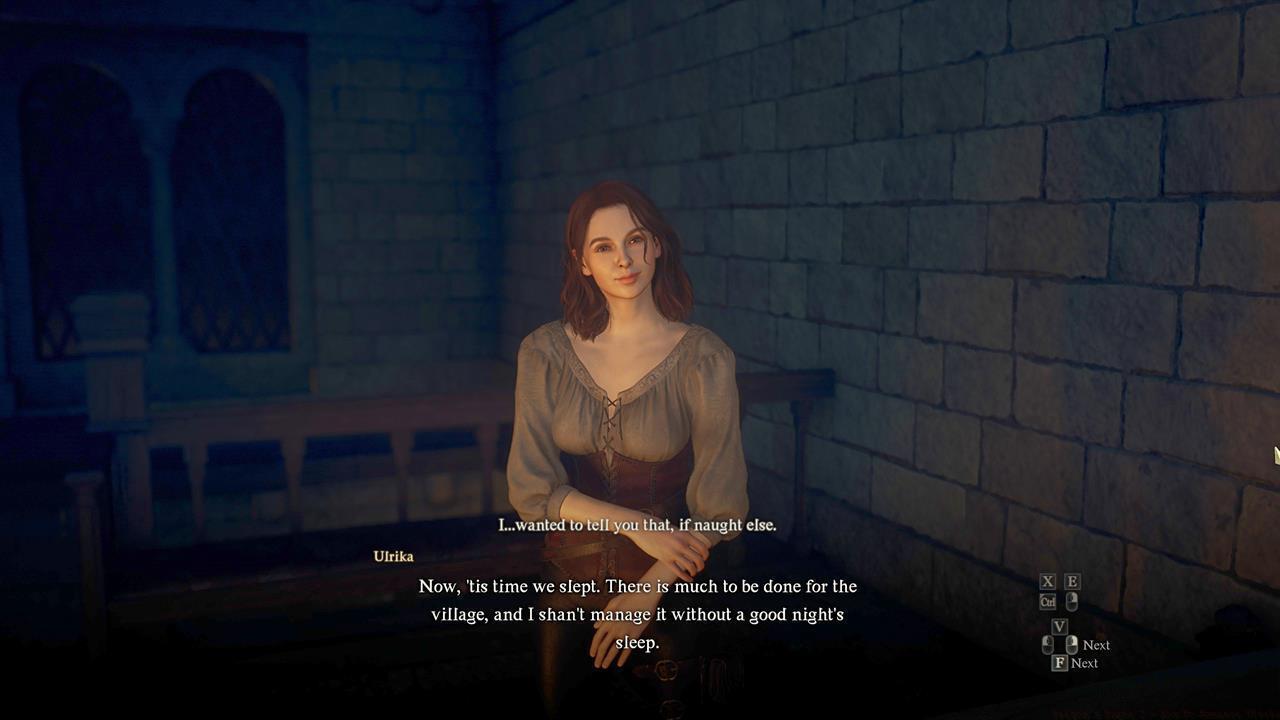Click the V key prompt glyph

1061,625
